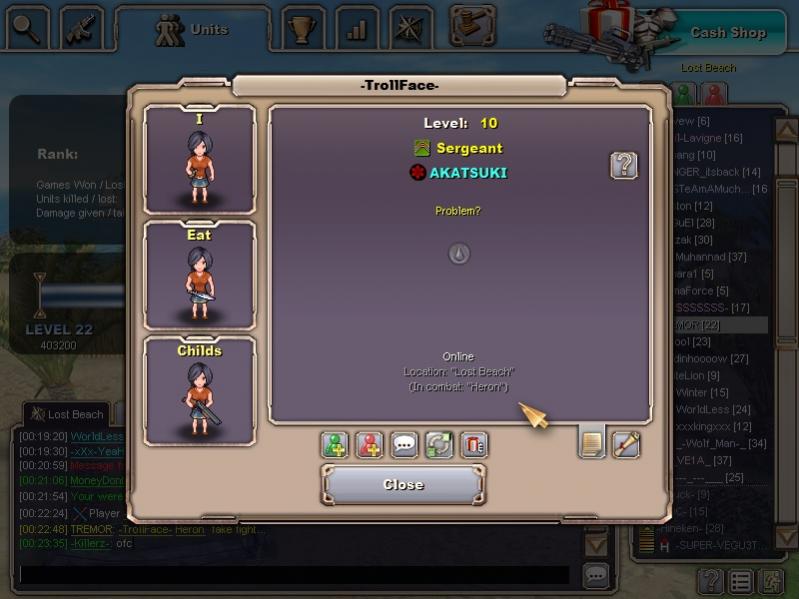Open the magnifying glass search tab
This screenshot has width=799, height=599.
[27, 28]
